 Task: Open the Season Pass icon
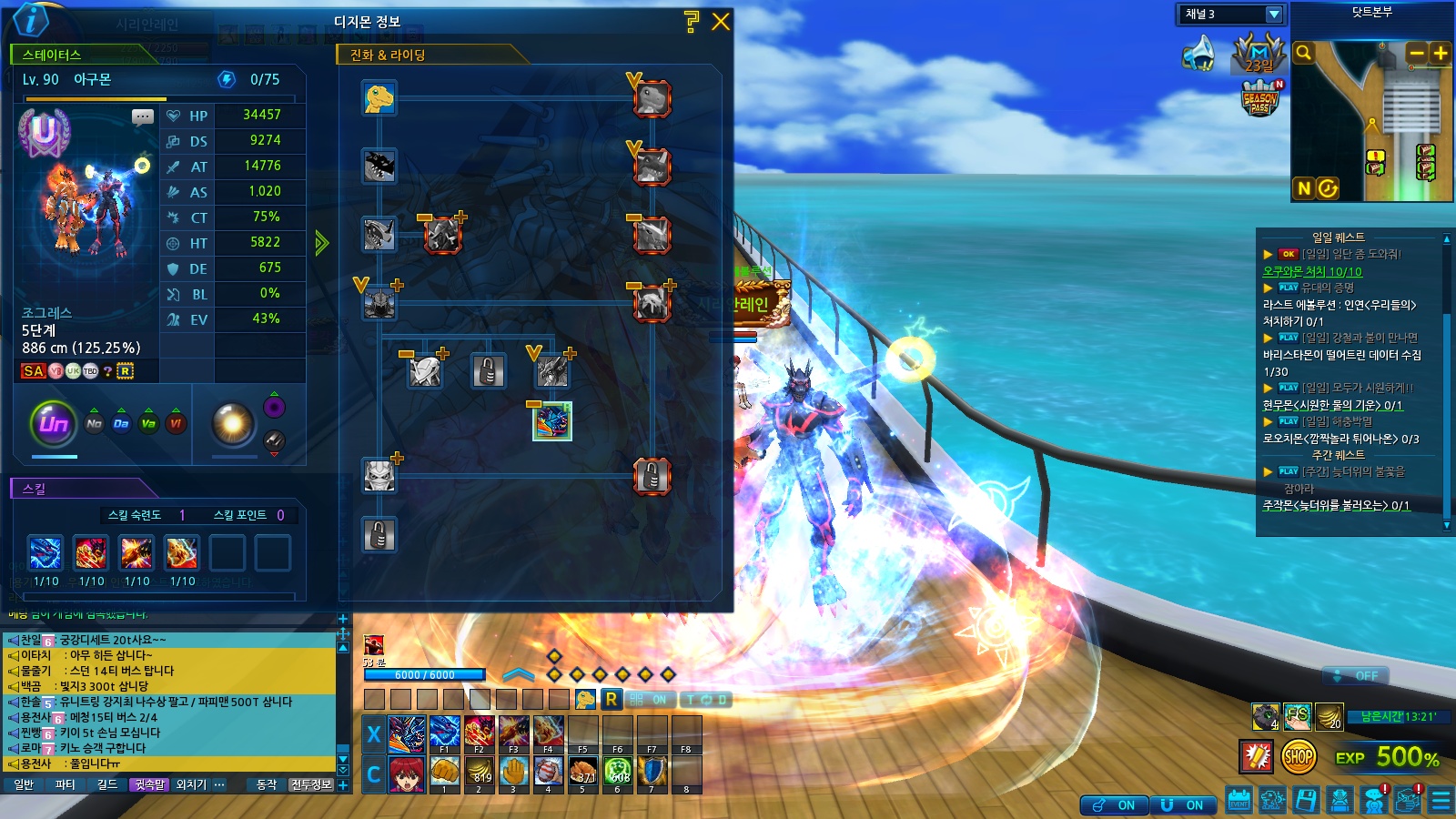tap(1260, 98)
